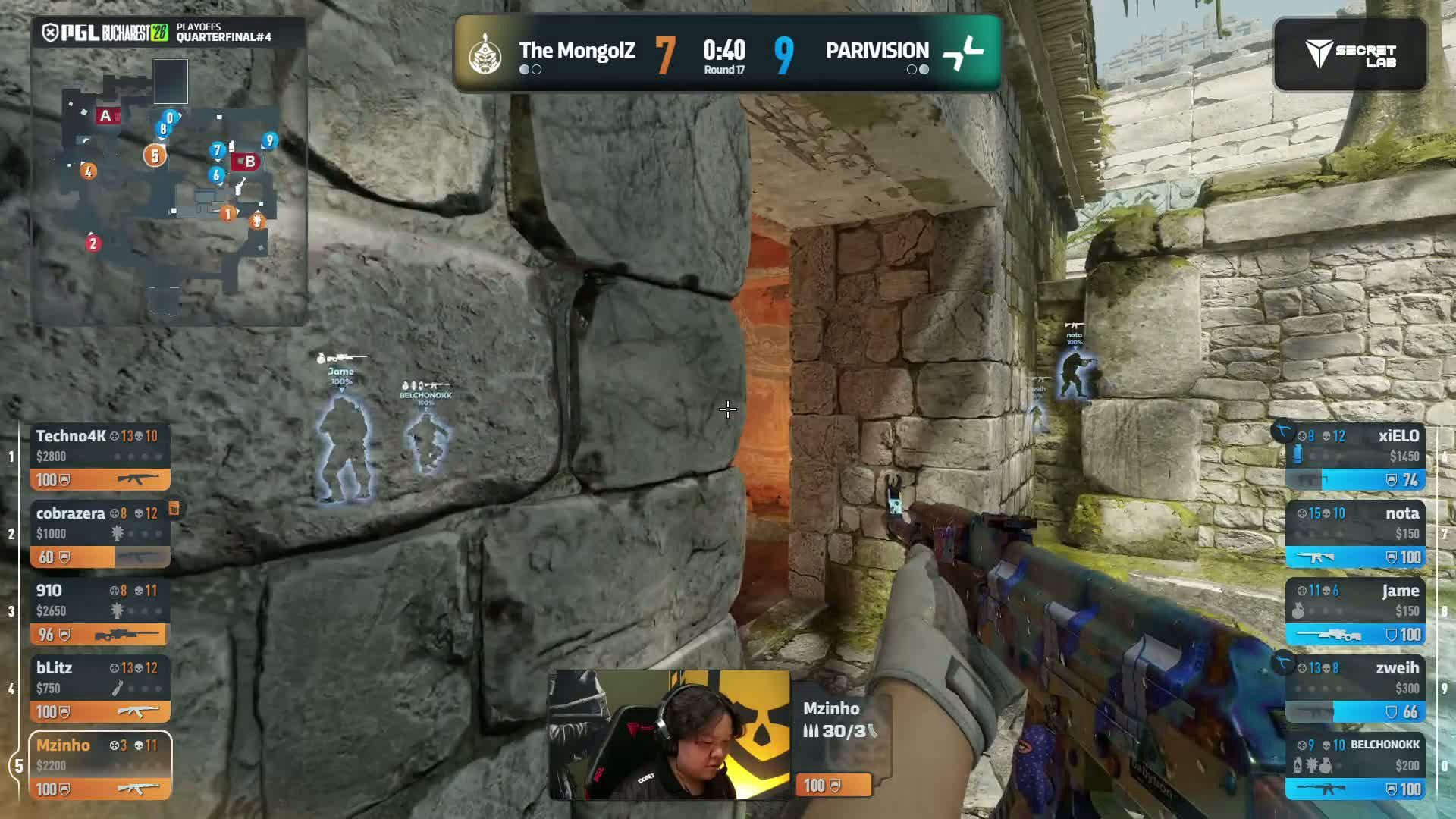Screen dimensions: 1456x819
Task: Open the Secretlab sponsor logo
Action: point(1350,55)
